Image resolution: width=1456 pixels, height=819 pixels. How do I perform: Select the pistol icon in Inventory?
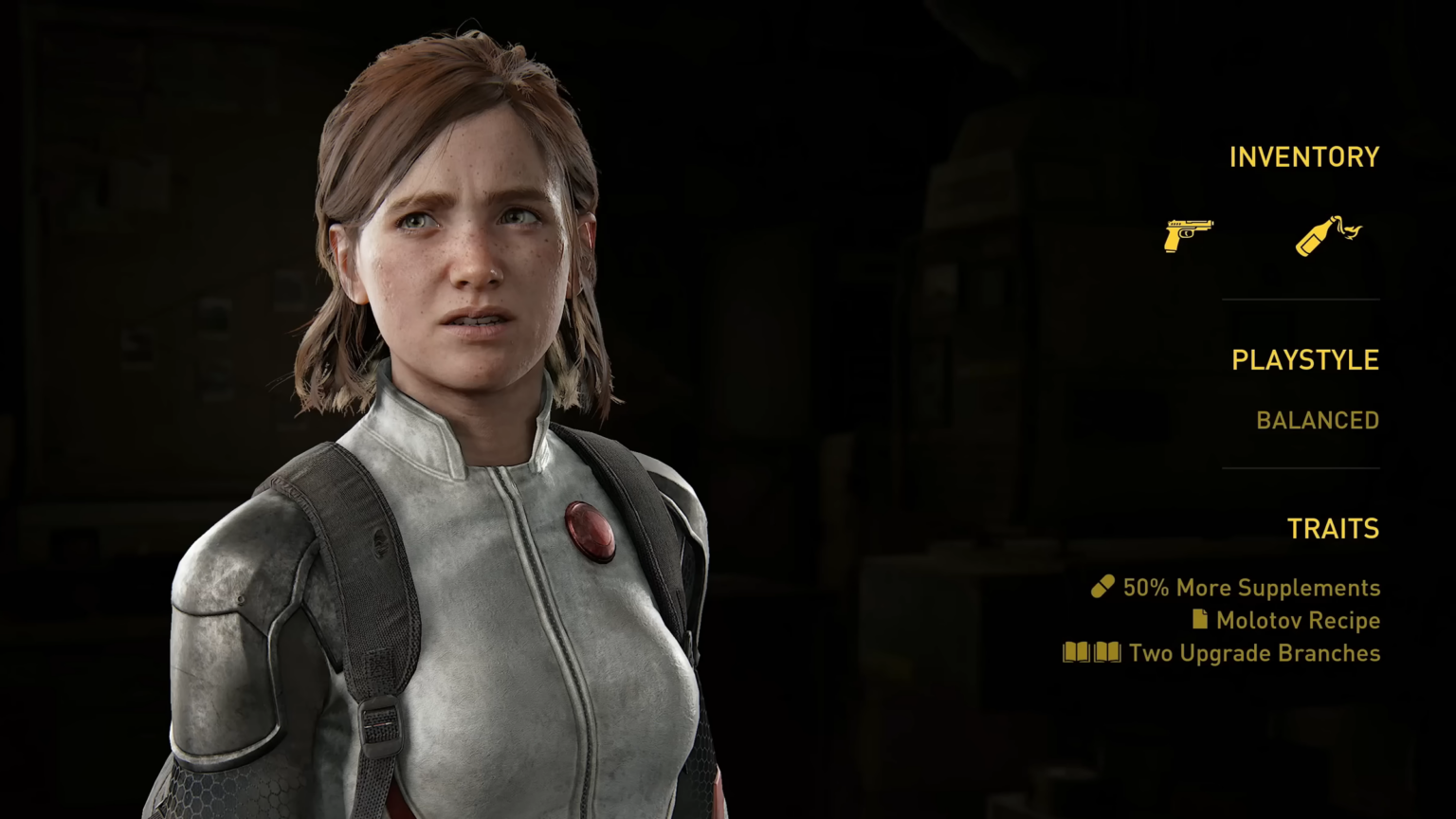pyautogui.click(x=1188, y=235)
